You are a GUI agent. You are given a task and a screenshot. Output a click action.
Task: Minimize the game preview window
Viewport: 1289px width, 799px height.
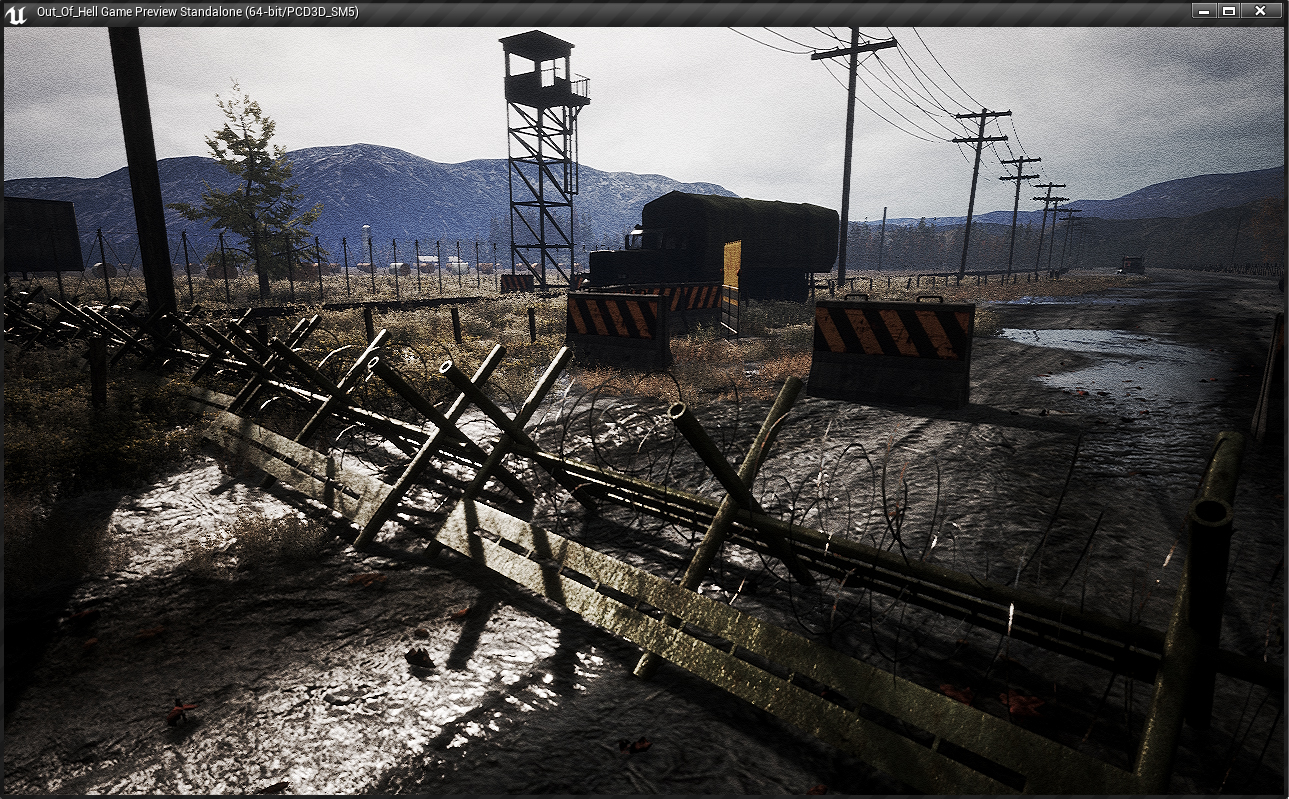coord(1204,11)
